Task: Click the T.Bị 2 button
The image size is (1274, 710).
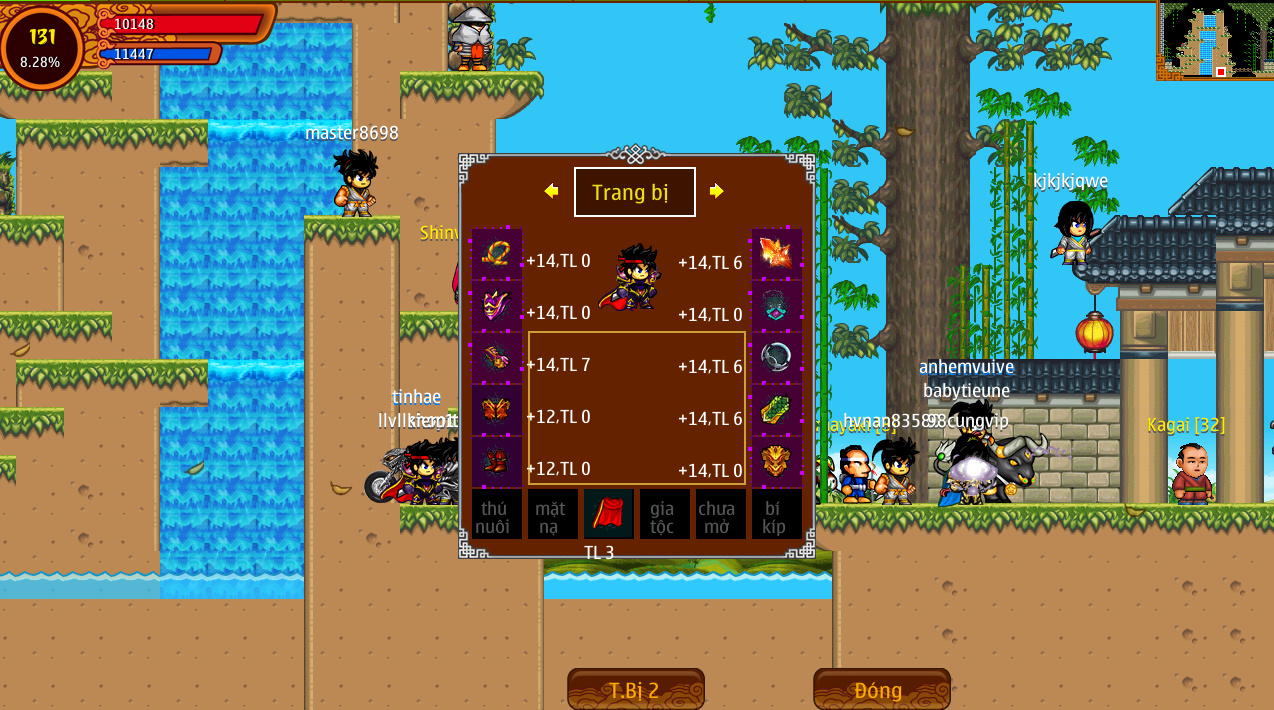Action: [x=635, y=690]
